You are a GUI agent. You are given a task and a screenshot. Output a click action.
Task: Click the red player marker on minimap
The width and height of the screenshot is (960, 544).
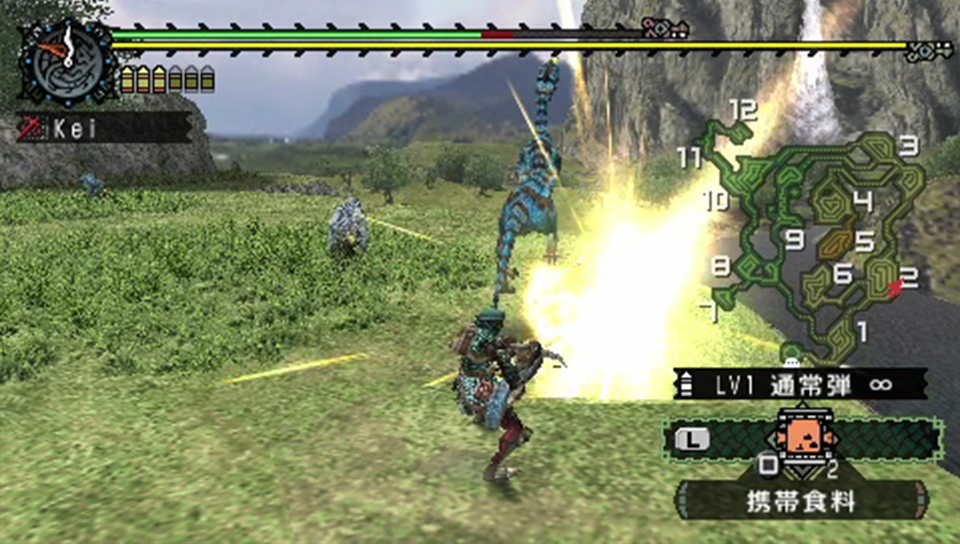pyautogui.click(x=896, y=288)
